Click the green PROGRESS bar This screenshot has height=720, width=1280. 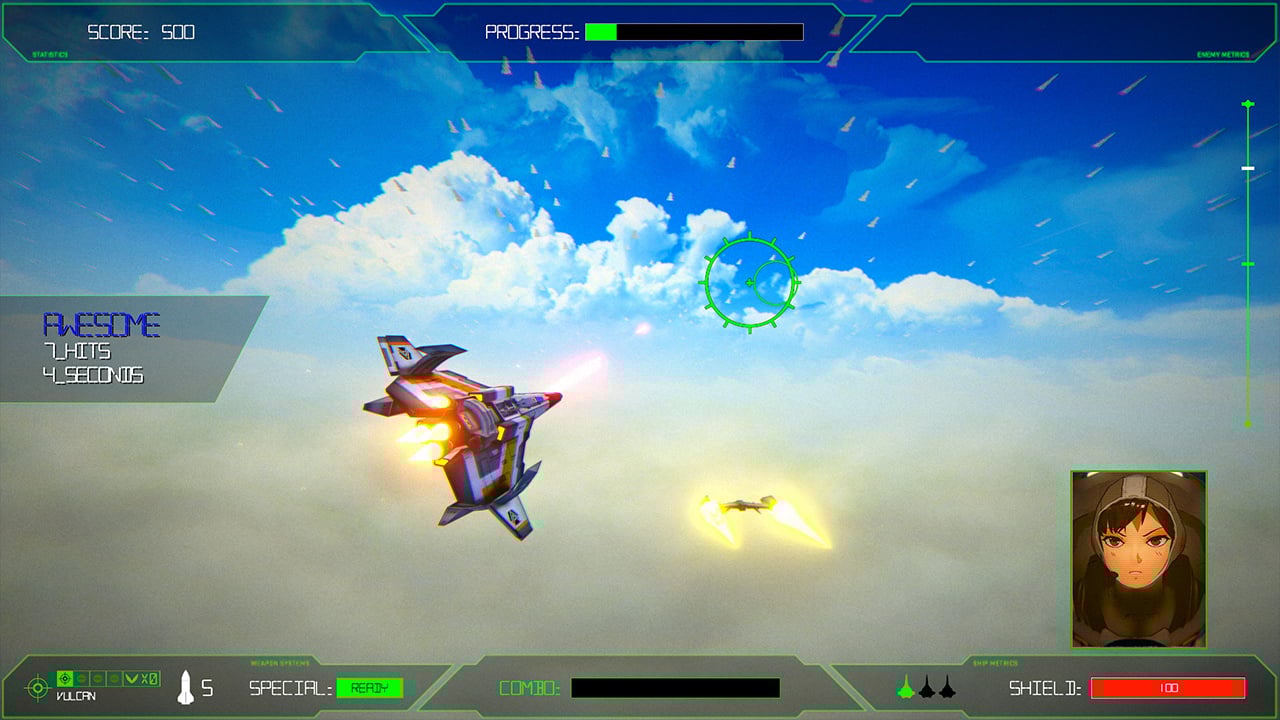[600, 31]
